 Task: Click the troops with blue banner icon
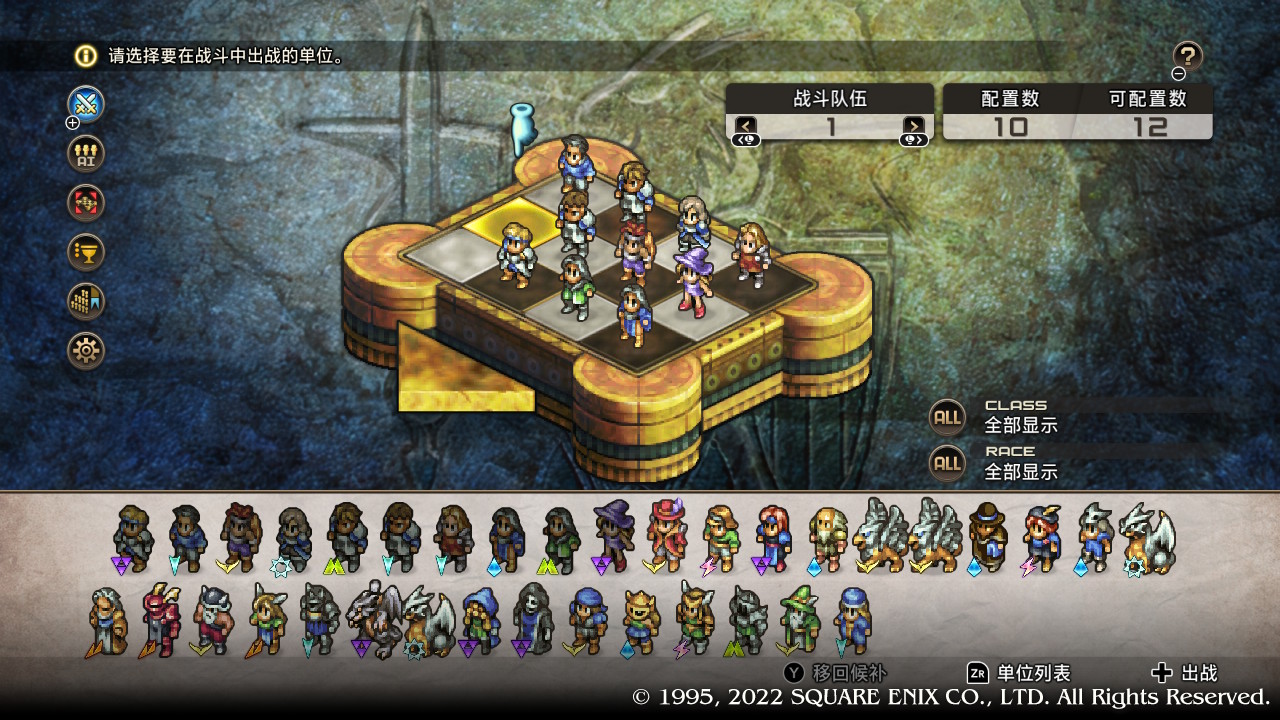pyautogui.click(x=86, y=300)
